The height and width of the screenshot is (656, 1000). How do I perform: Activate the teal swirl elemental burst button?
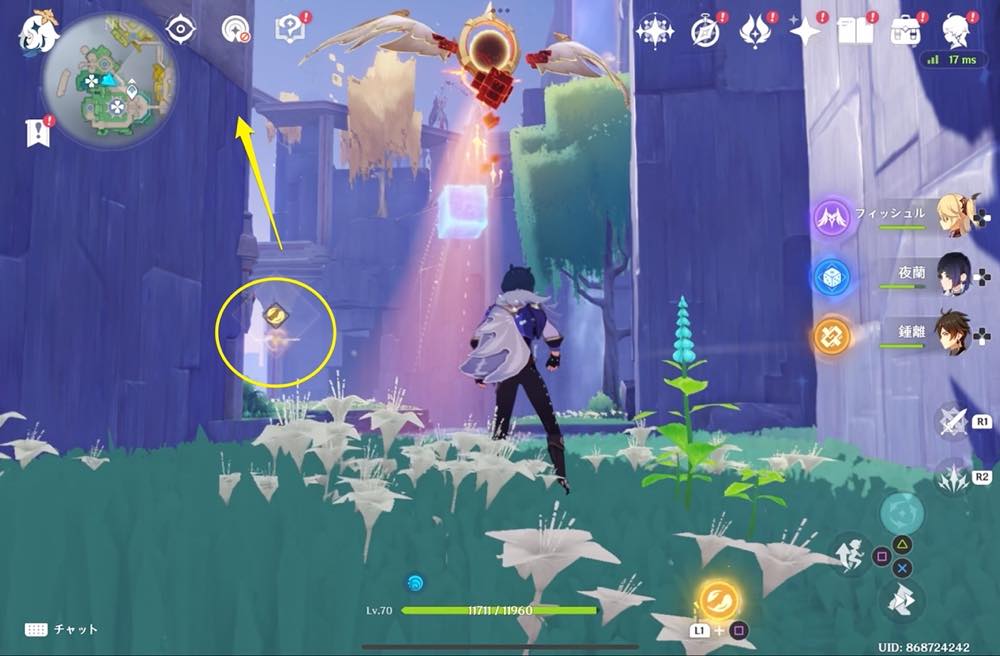click(x=902, y=513)
